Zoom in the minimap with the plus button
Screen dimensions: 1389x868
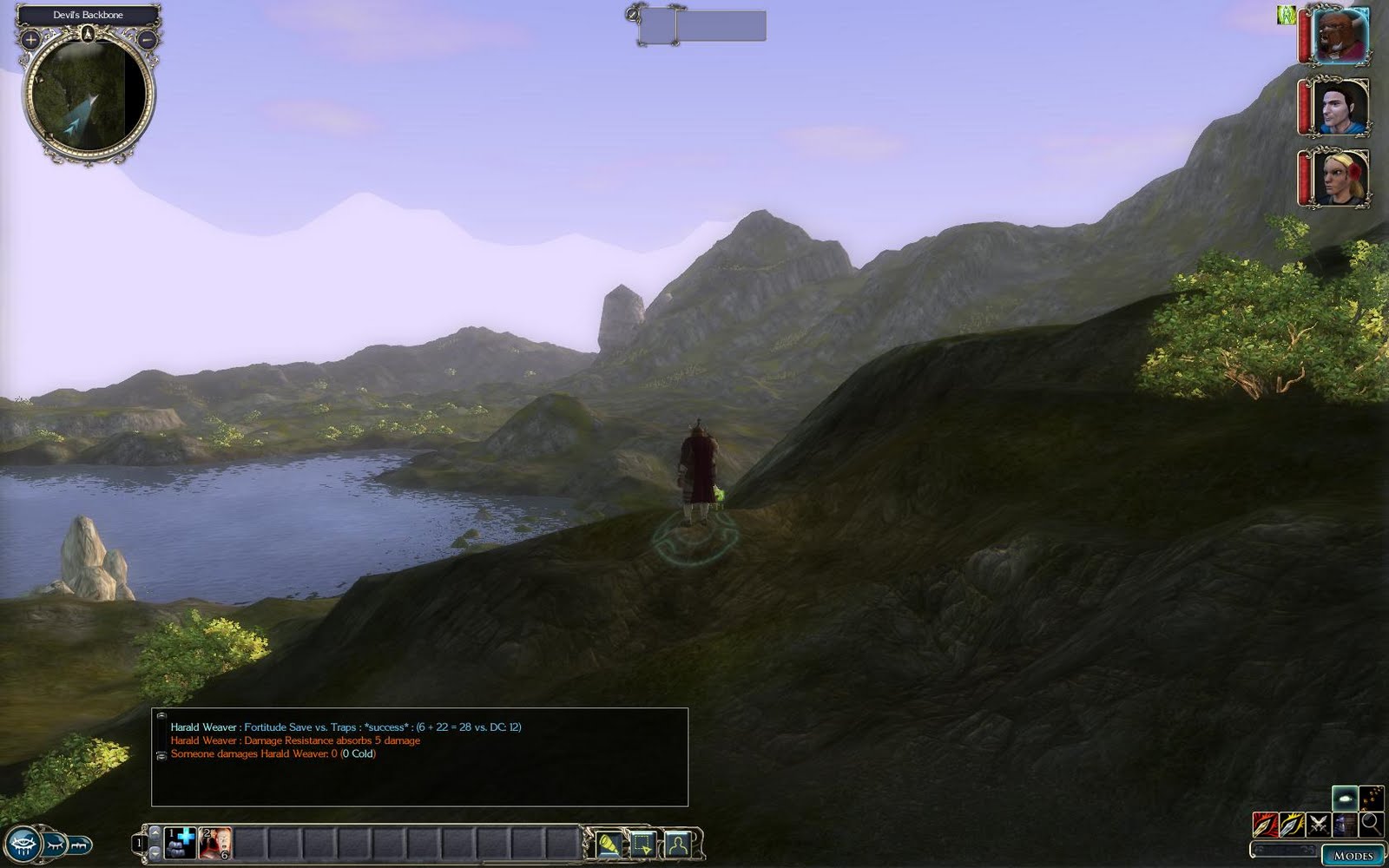click(x=30, y=39)
